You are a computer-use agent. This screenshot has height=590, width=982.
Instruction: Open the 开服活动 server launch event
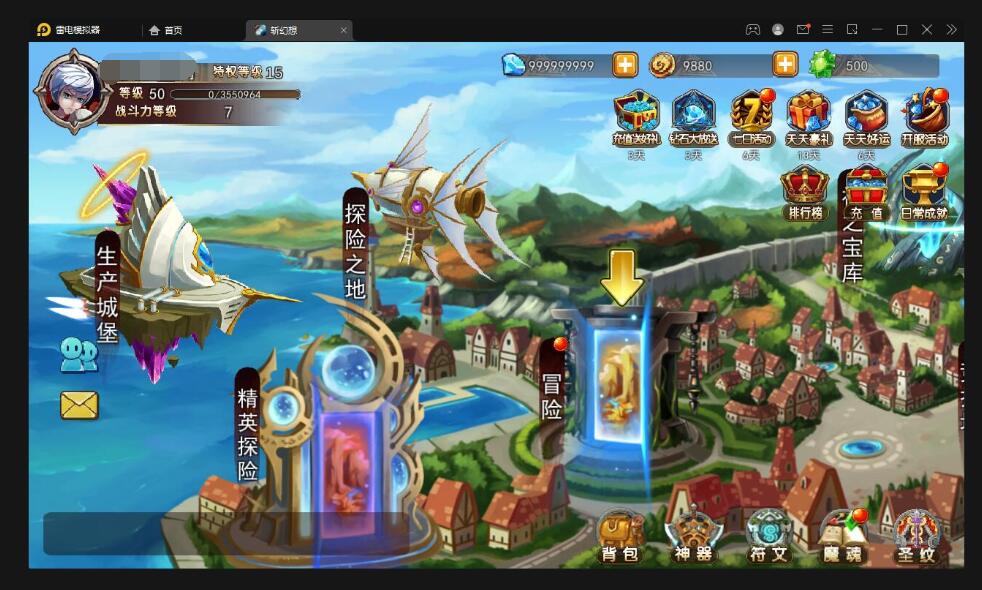tap(924, 119)
